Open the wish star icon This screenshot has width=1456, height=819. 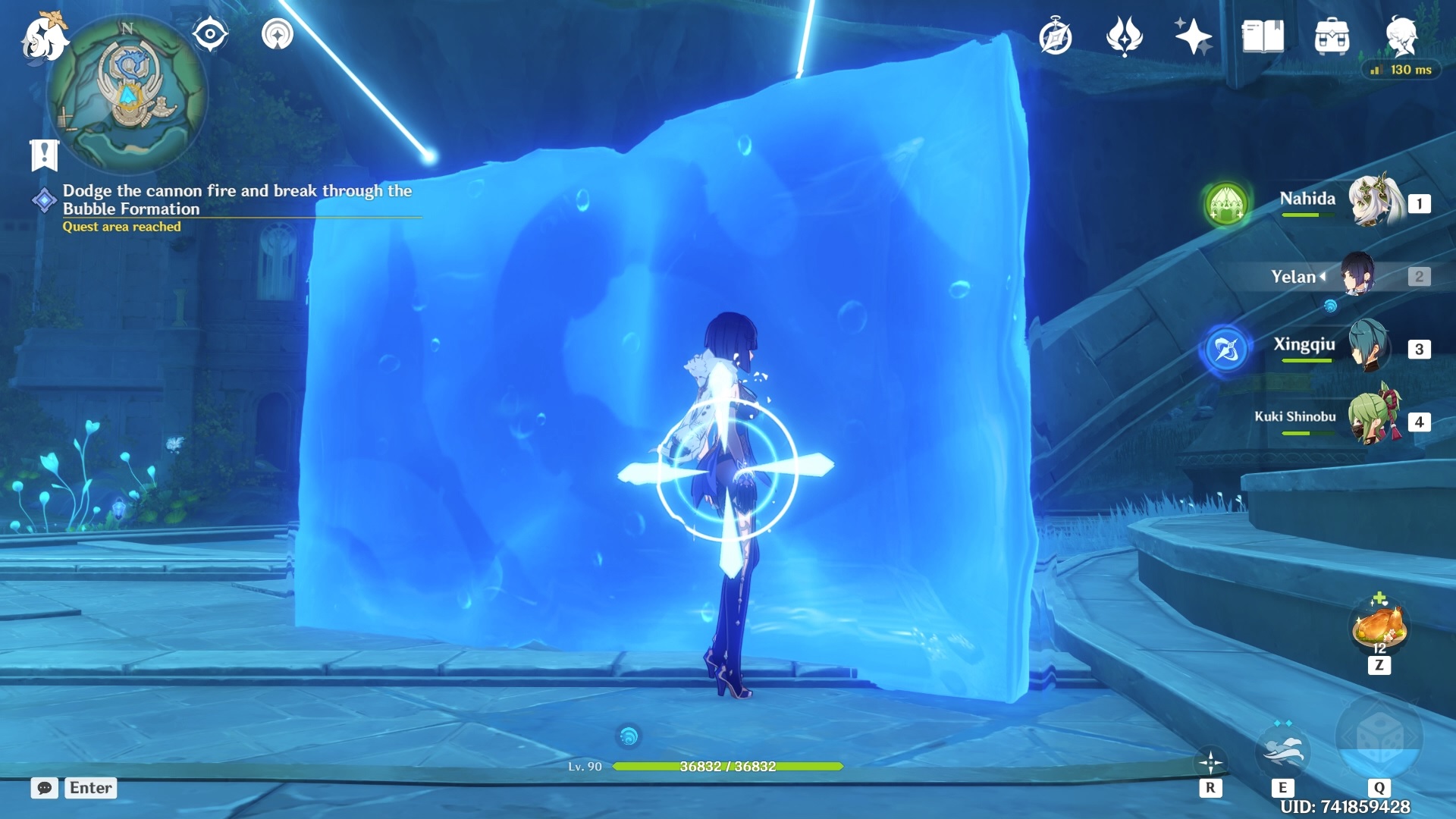pos(1193,37)
